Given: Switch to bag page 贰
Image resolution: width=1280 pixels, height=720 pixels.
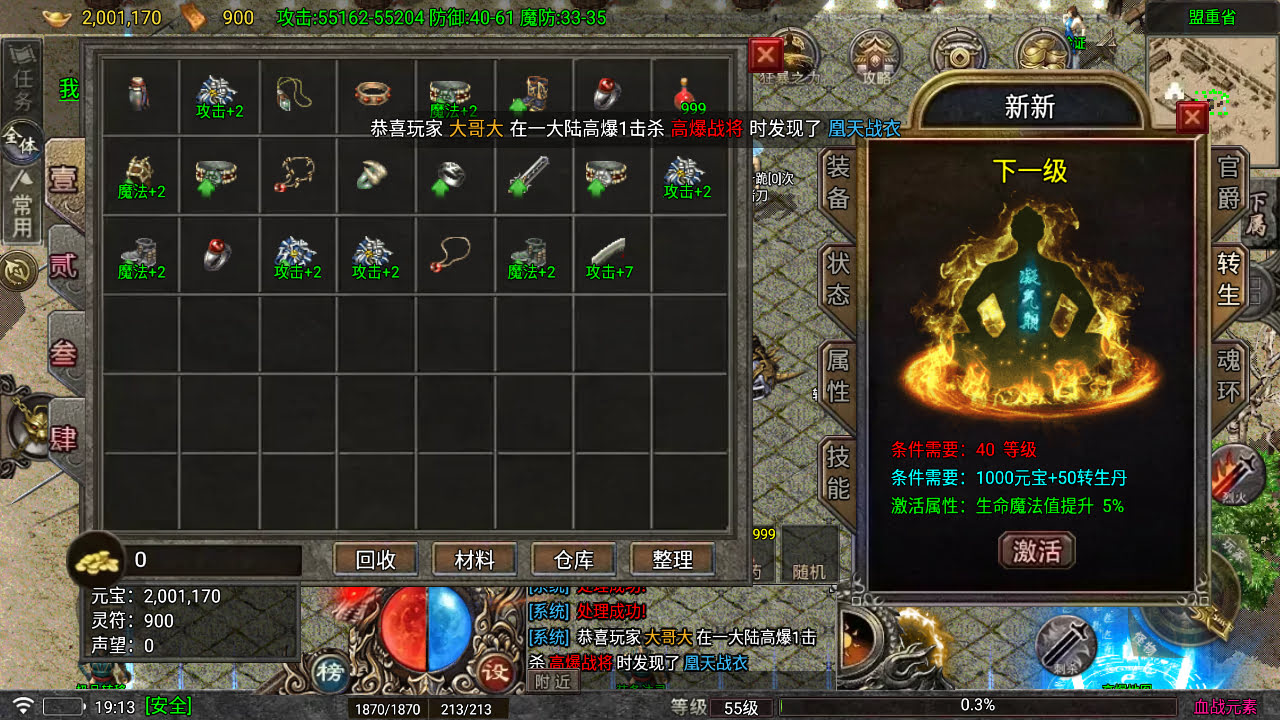Looking at the screenshot, I should (x=63, y=265).
